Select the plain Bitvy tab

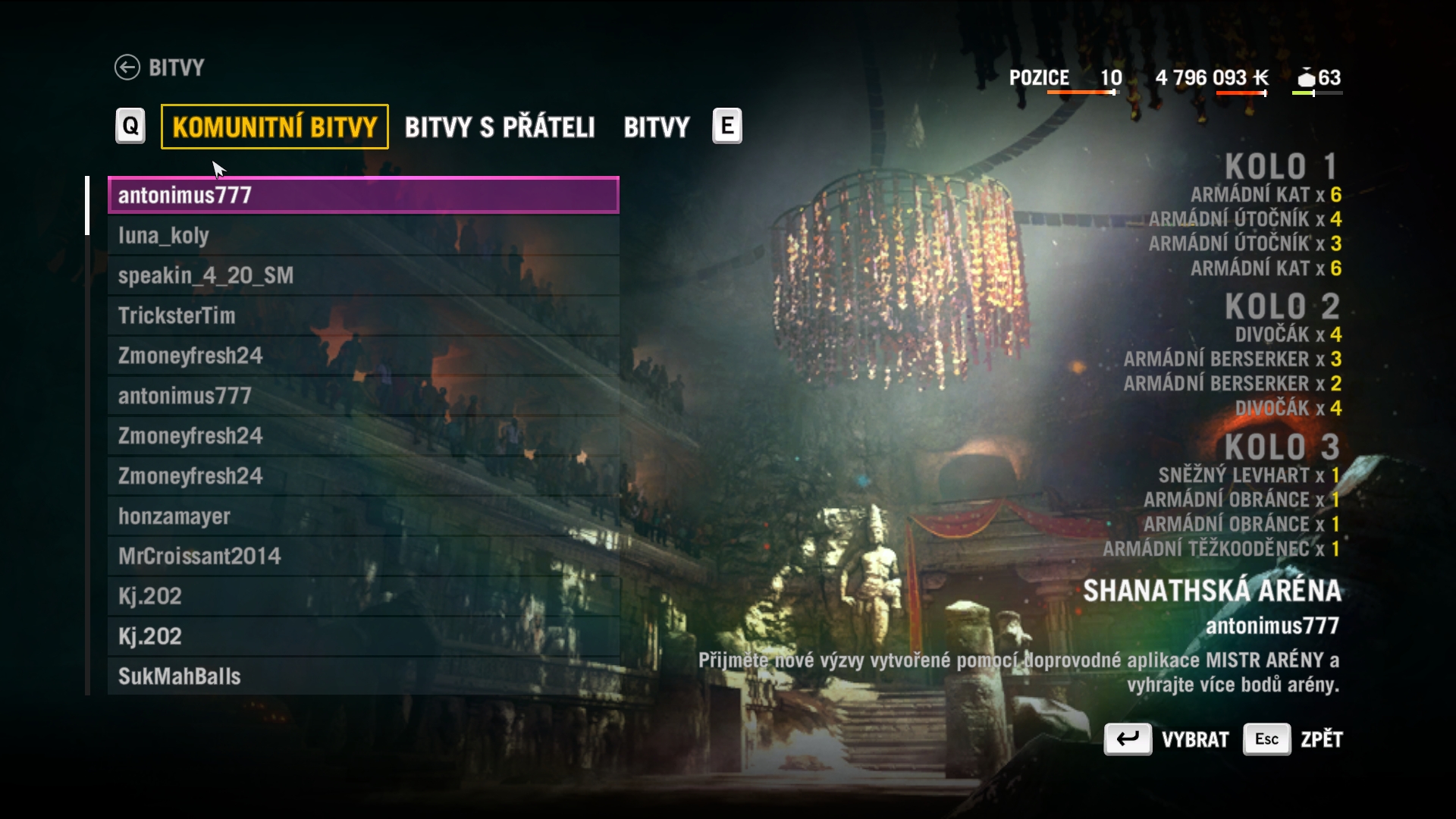tap(656, 127)
